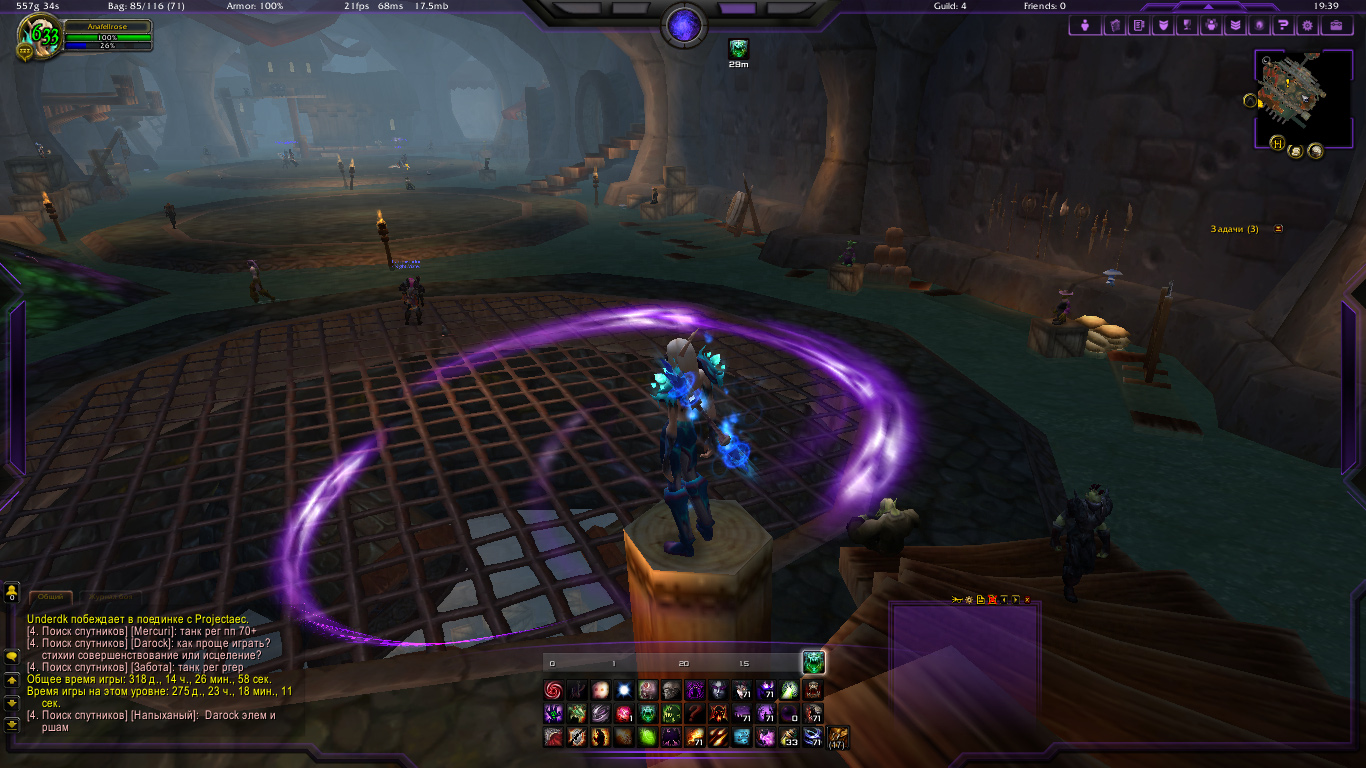The height and width of the screenshot is (768, 1366).
Task: Activate the red spiral ability
Action: pyautogui.click(x=553, y=690)
